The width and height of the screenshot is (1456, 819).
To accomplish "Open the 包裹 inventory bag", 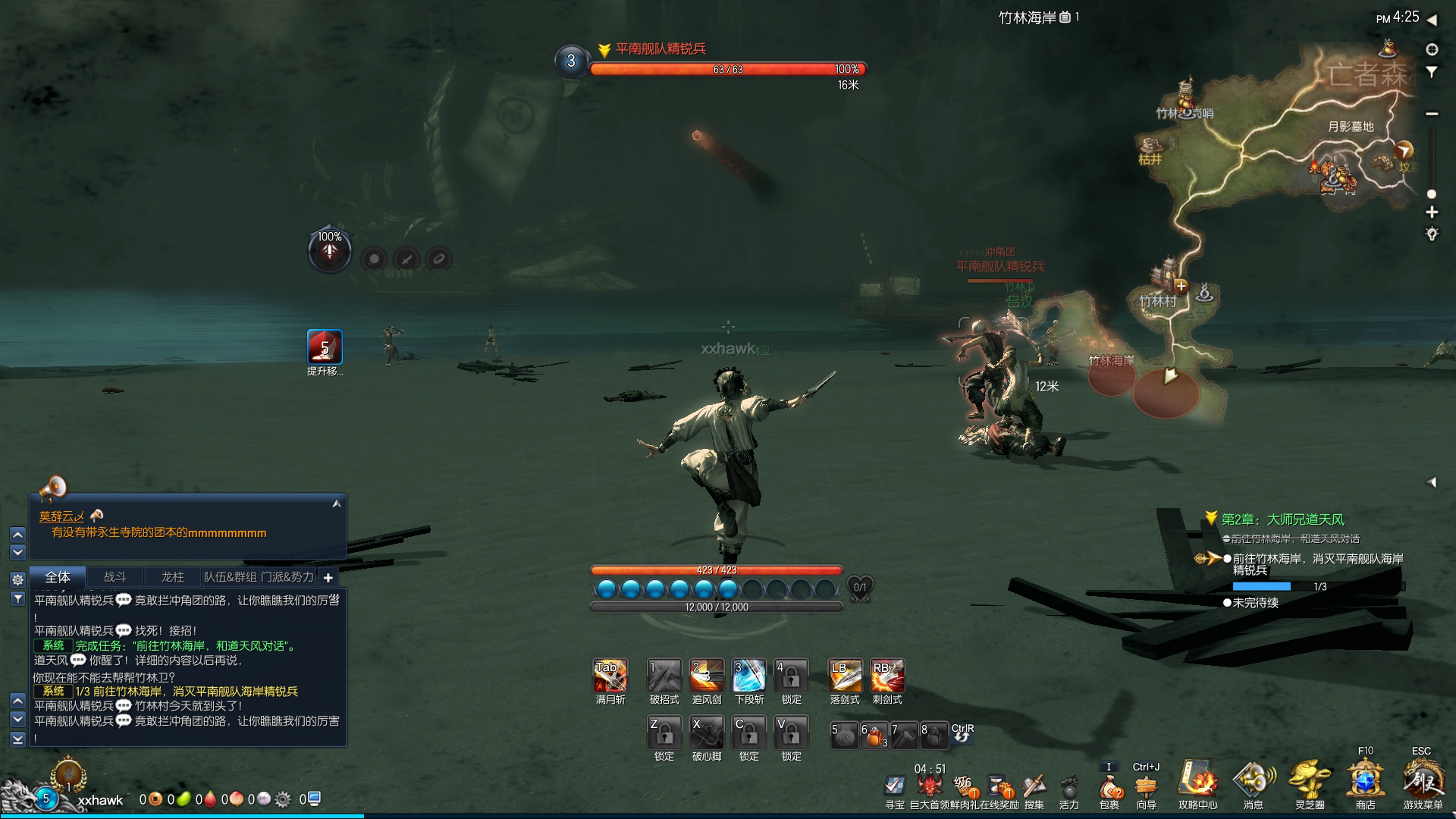I will [1109, 786].
